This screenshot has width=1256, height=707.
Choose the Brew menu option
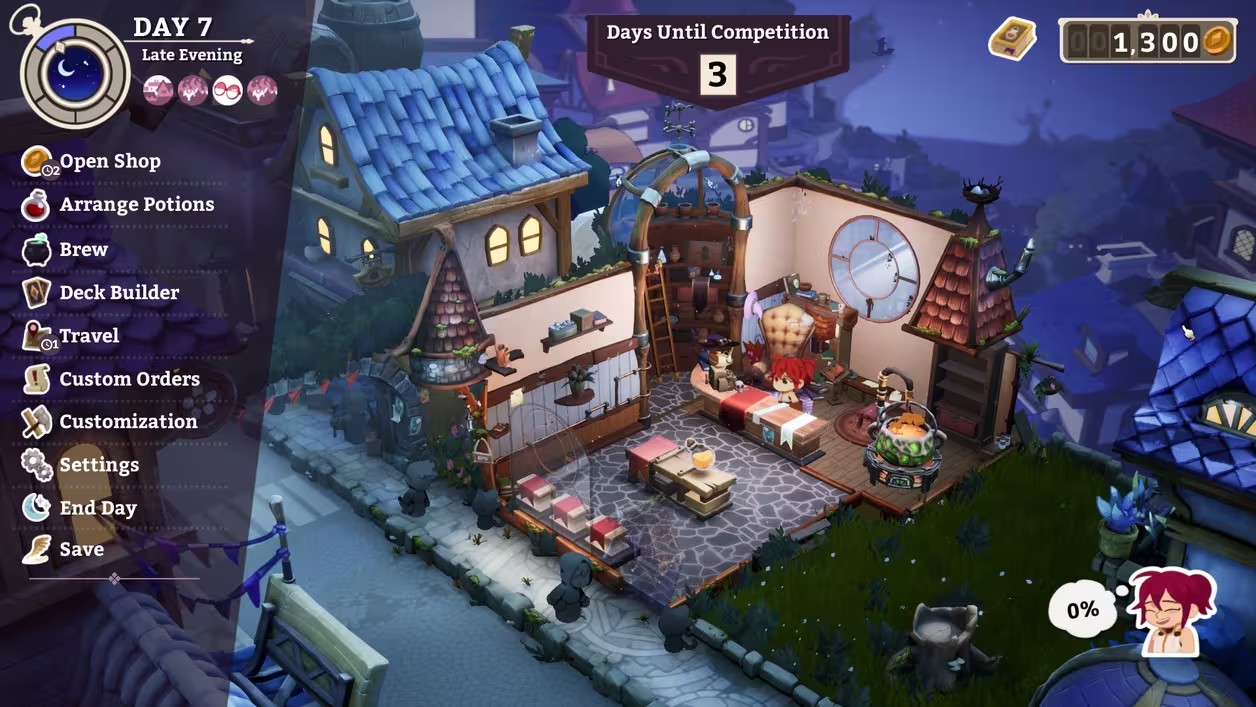[x=83, y=249]
